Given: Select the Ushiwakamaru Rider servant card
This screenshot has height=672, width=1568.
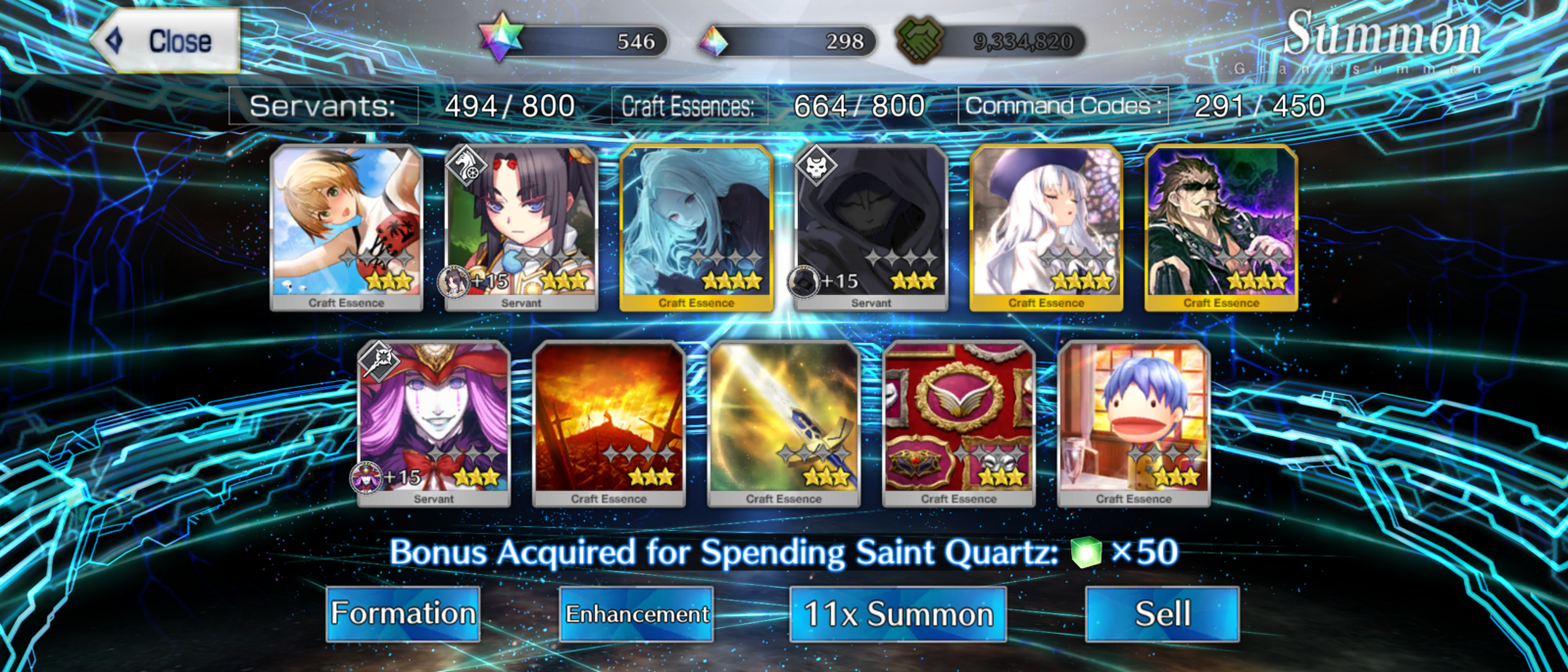Looking at the screenshot, I should 521,226.
